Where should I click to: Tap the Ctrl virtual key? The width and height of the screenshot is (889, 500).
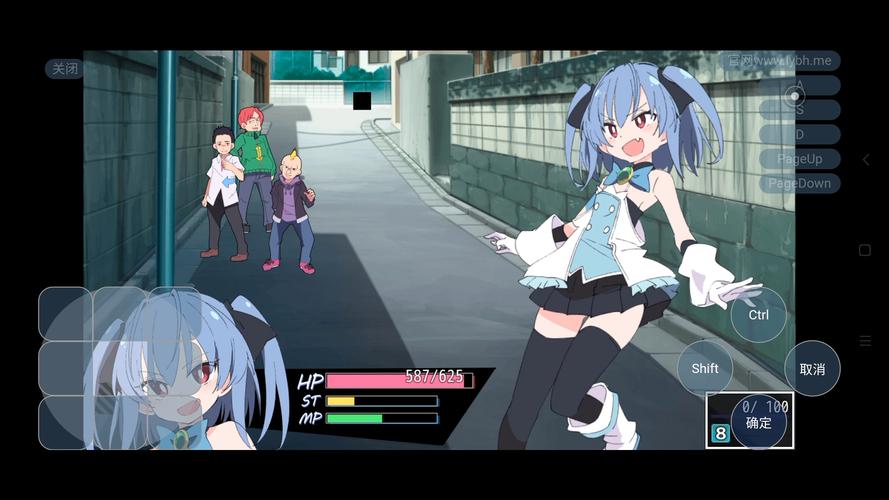[758, 315]
